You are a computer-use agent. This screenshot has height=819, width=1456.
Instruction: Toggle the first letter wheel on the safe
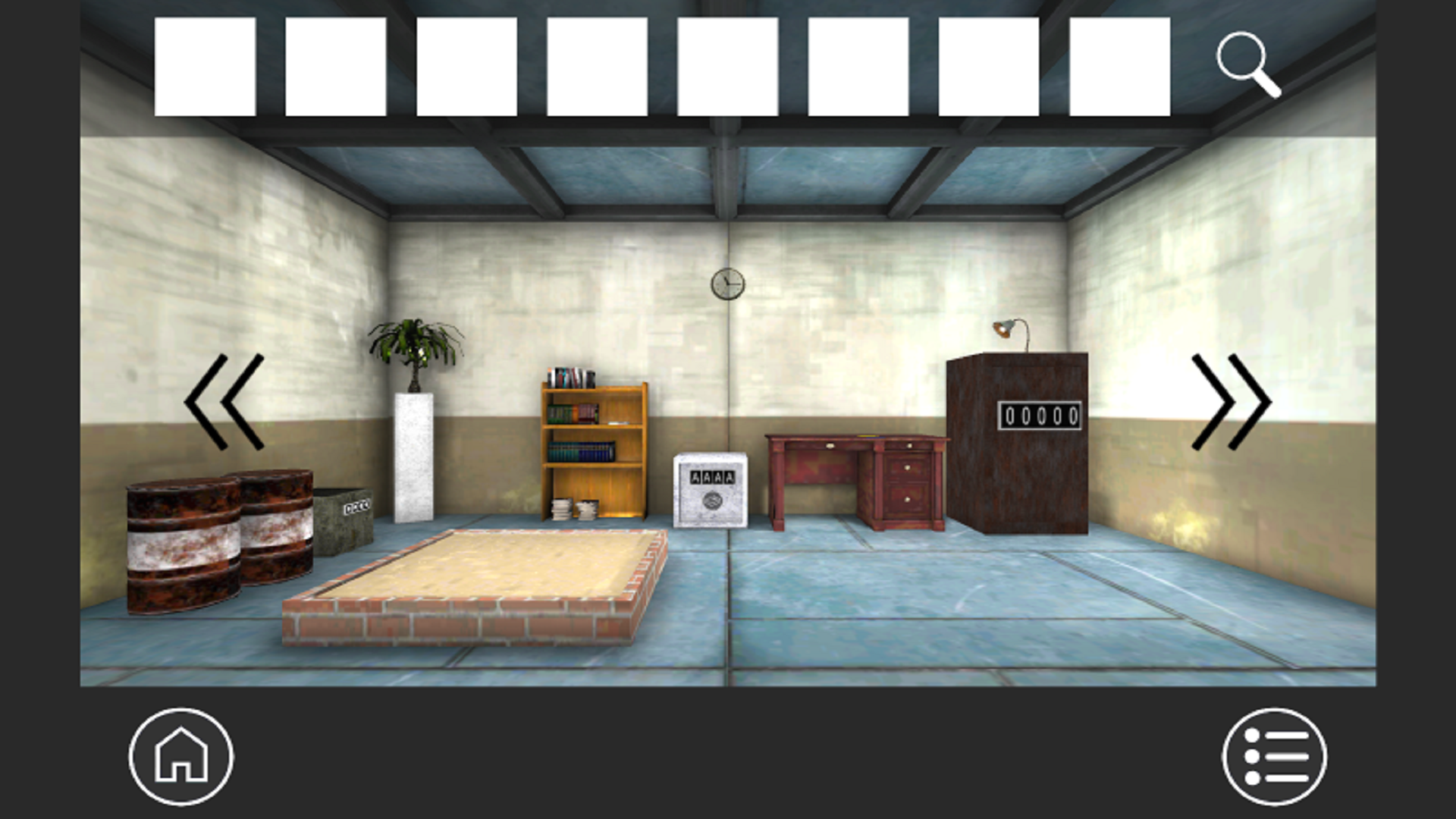coord(695,476)
